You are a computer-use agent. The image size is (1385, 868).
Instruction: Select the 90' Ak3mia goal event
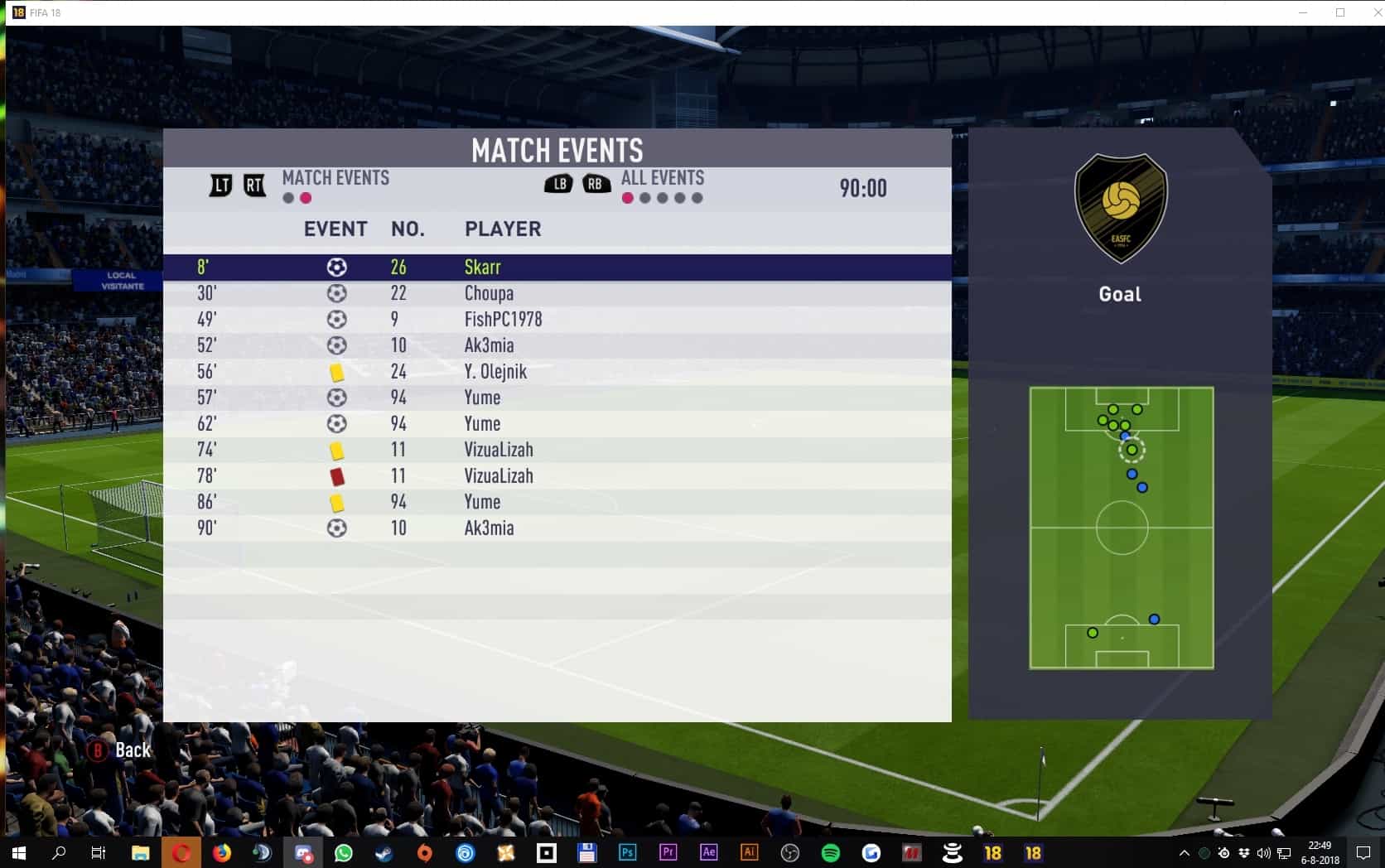pos(557,528)
